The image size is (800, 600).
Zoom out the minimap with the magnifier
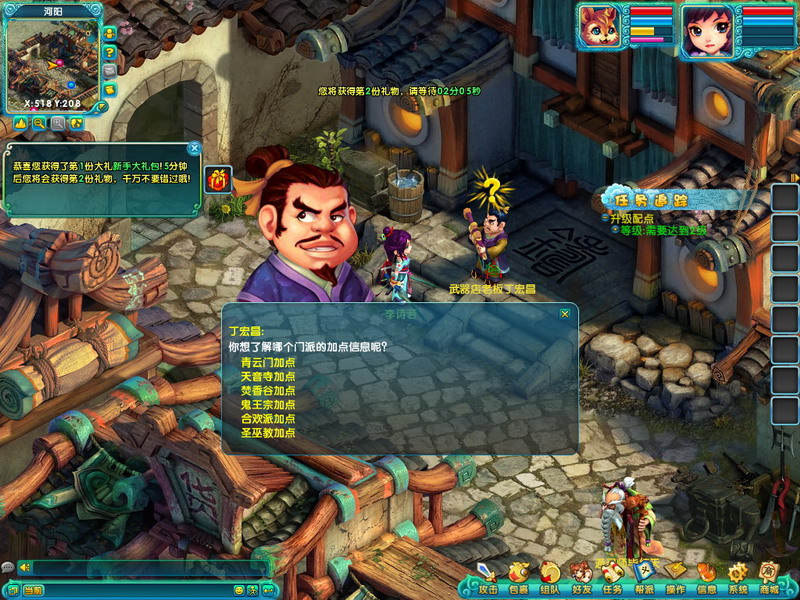(x=39, y=123)
